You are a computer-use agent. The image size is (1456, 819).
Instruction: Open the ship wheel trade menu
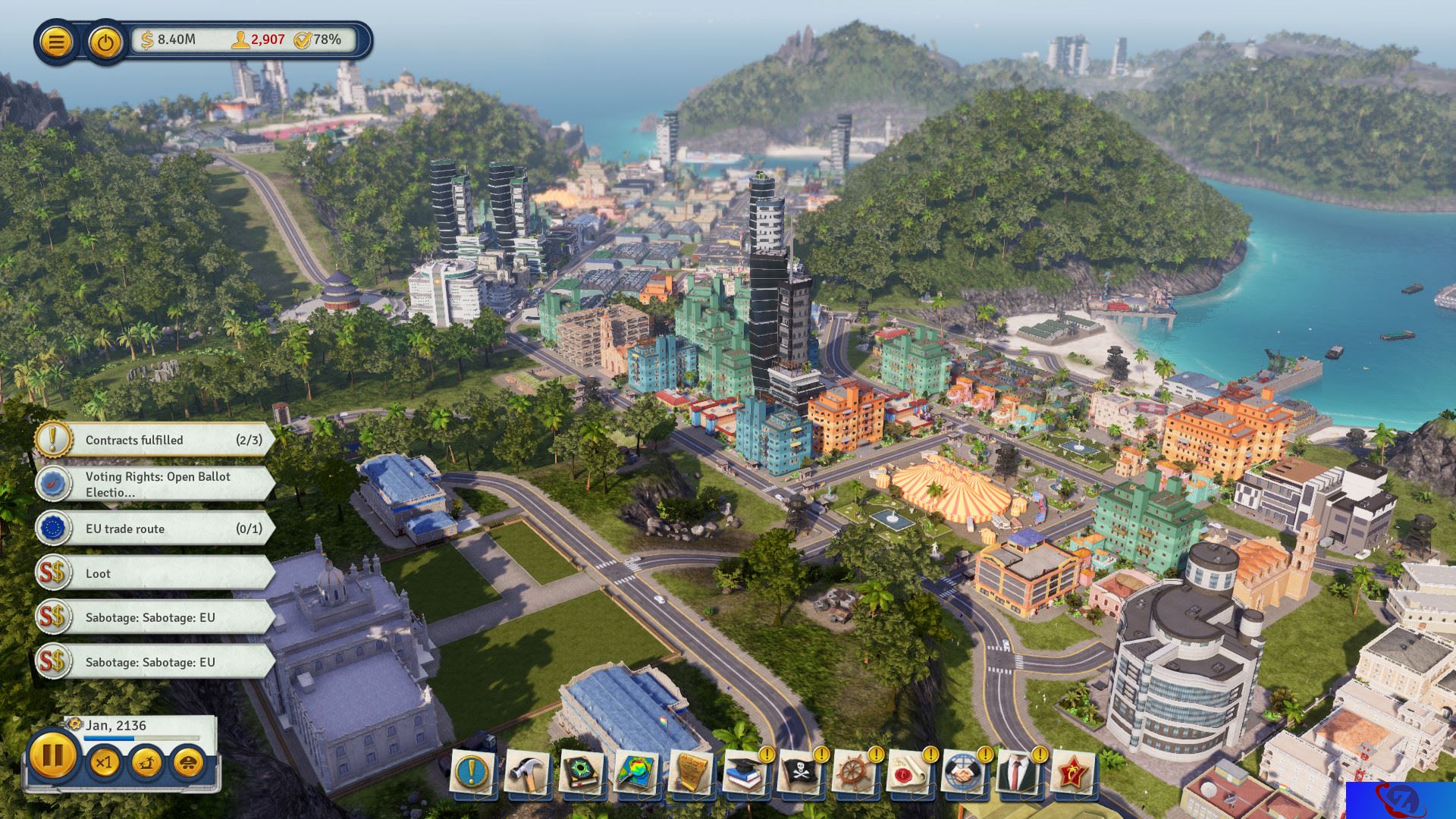(x=855, y=773)
